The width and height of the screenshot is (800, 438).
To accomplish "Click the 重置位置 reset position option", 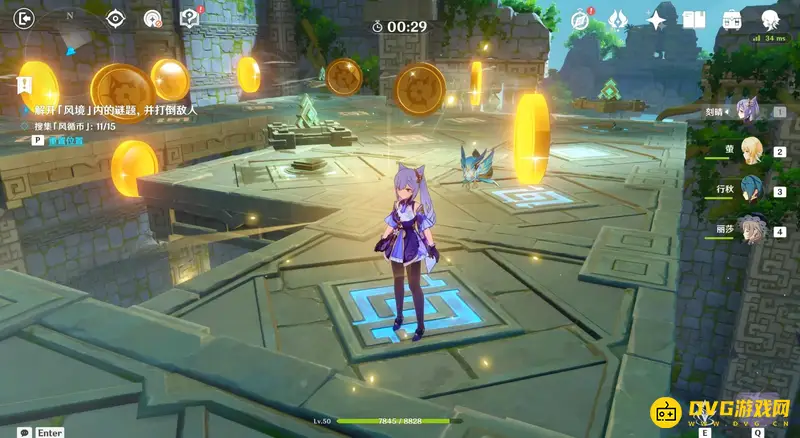I will (x=62, y=141).
